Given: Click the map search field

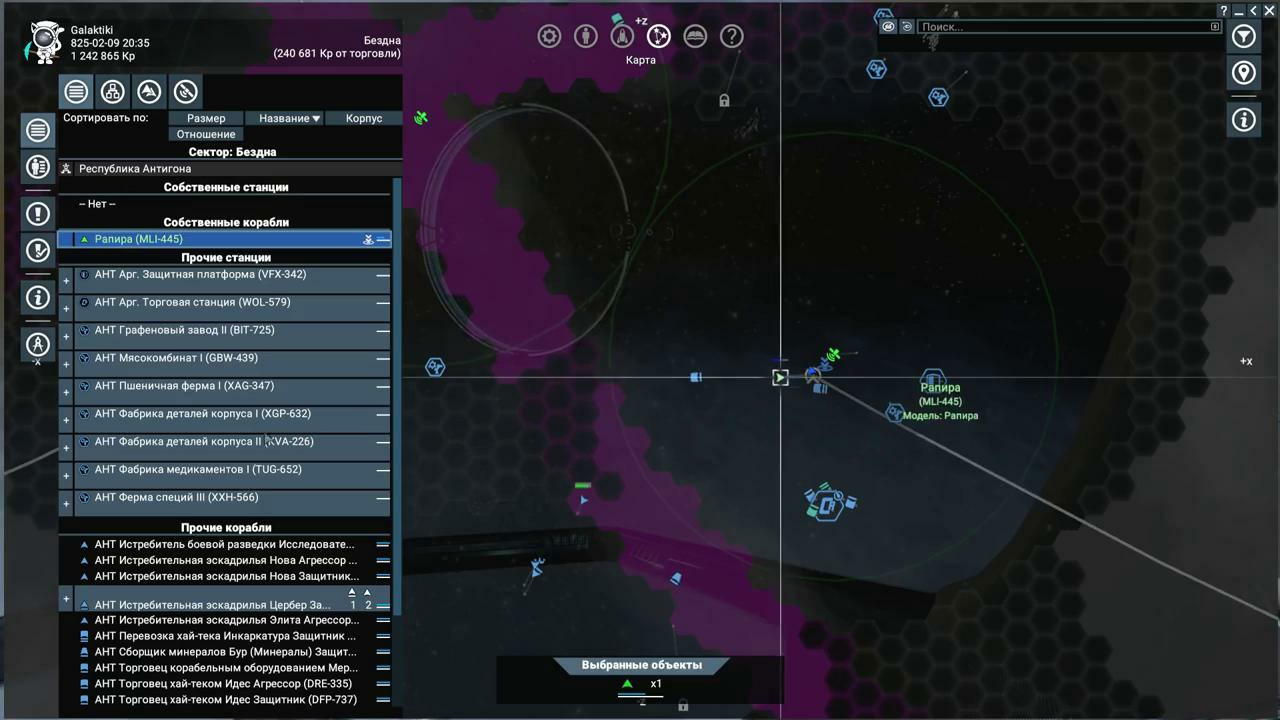Looking at the screenshot, I should (1062, 27).
